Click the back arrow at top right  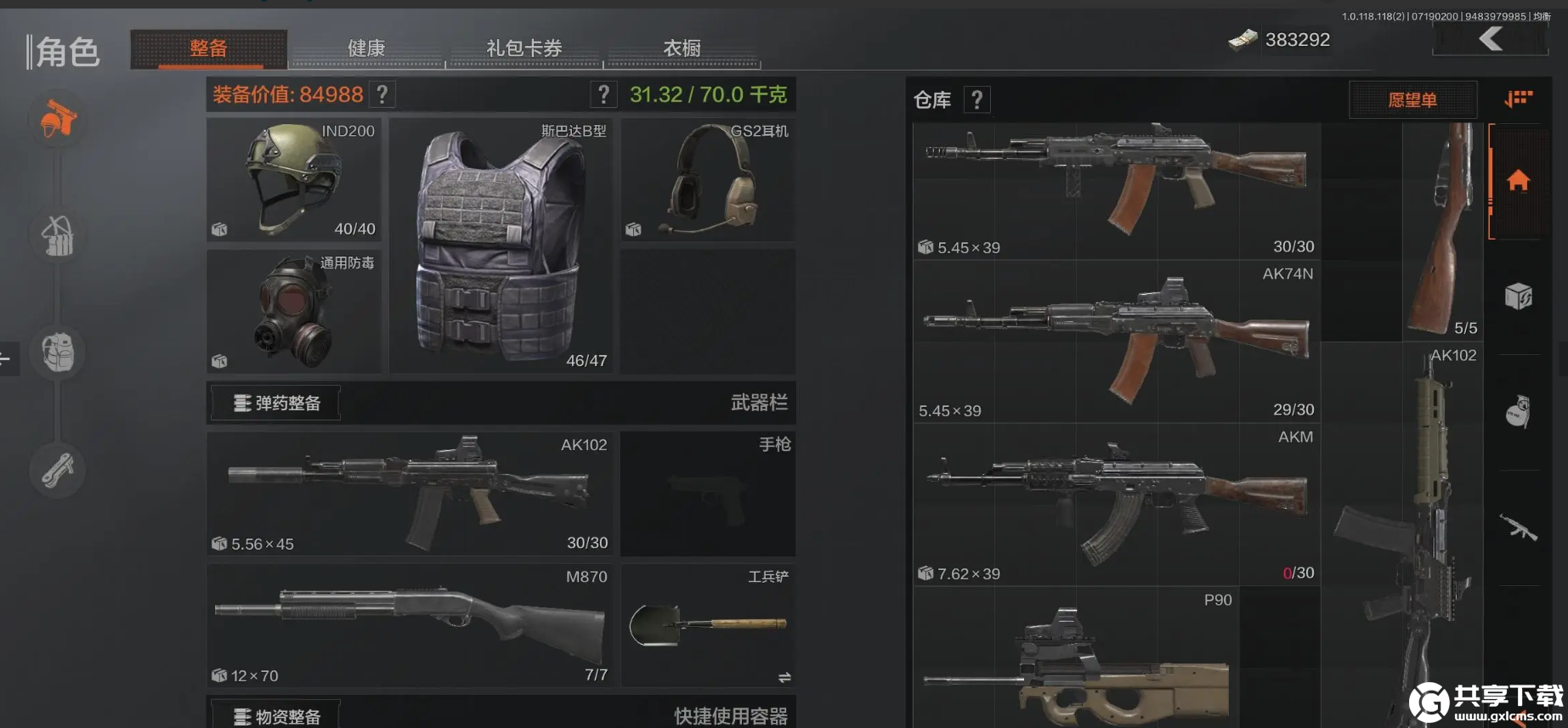(x=1489, y=37)
